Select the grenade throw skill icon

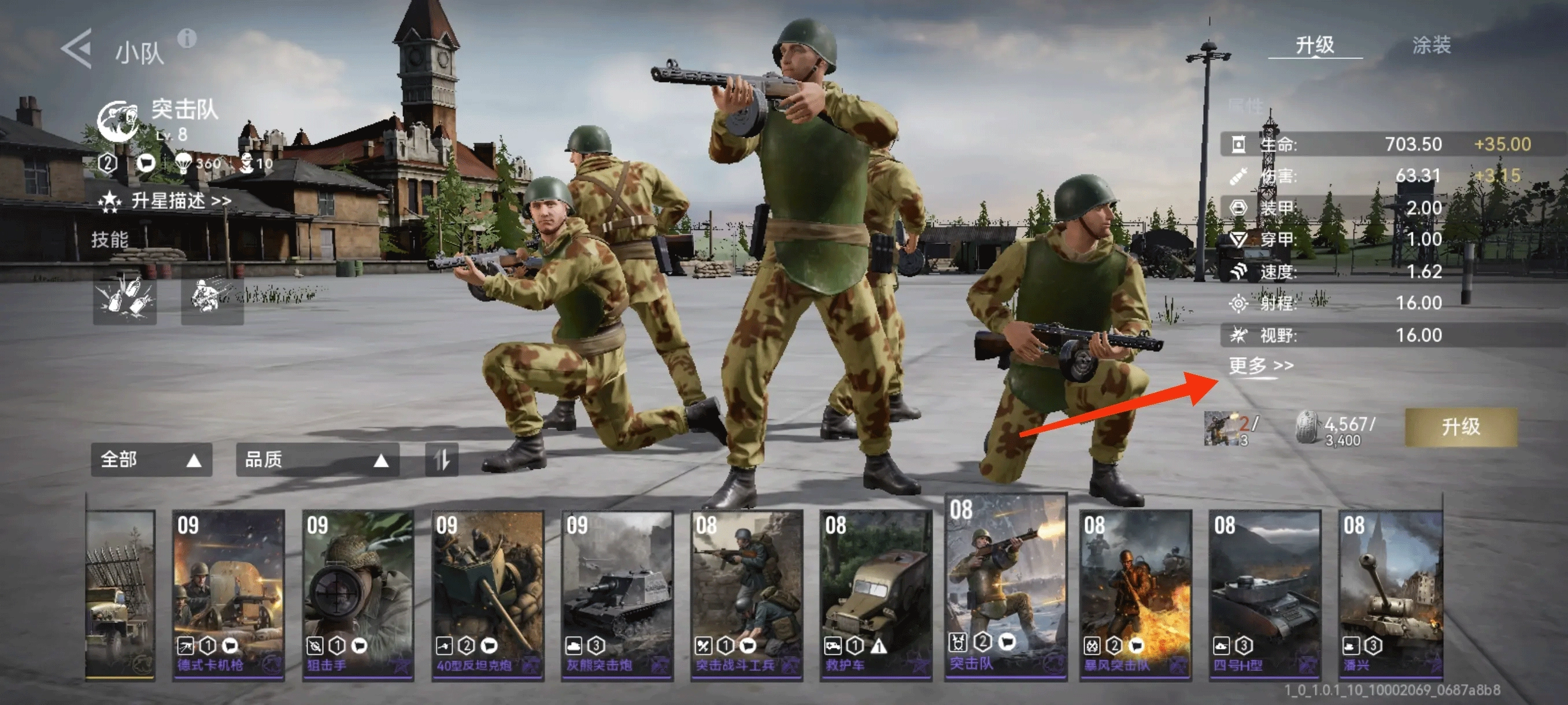coord(125,298)
